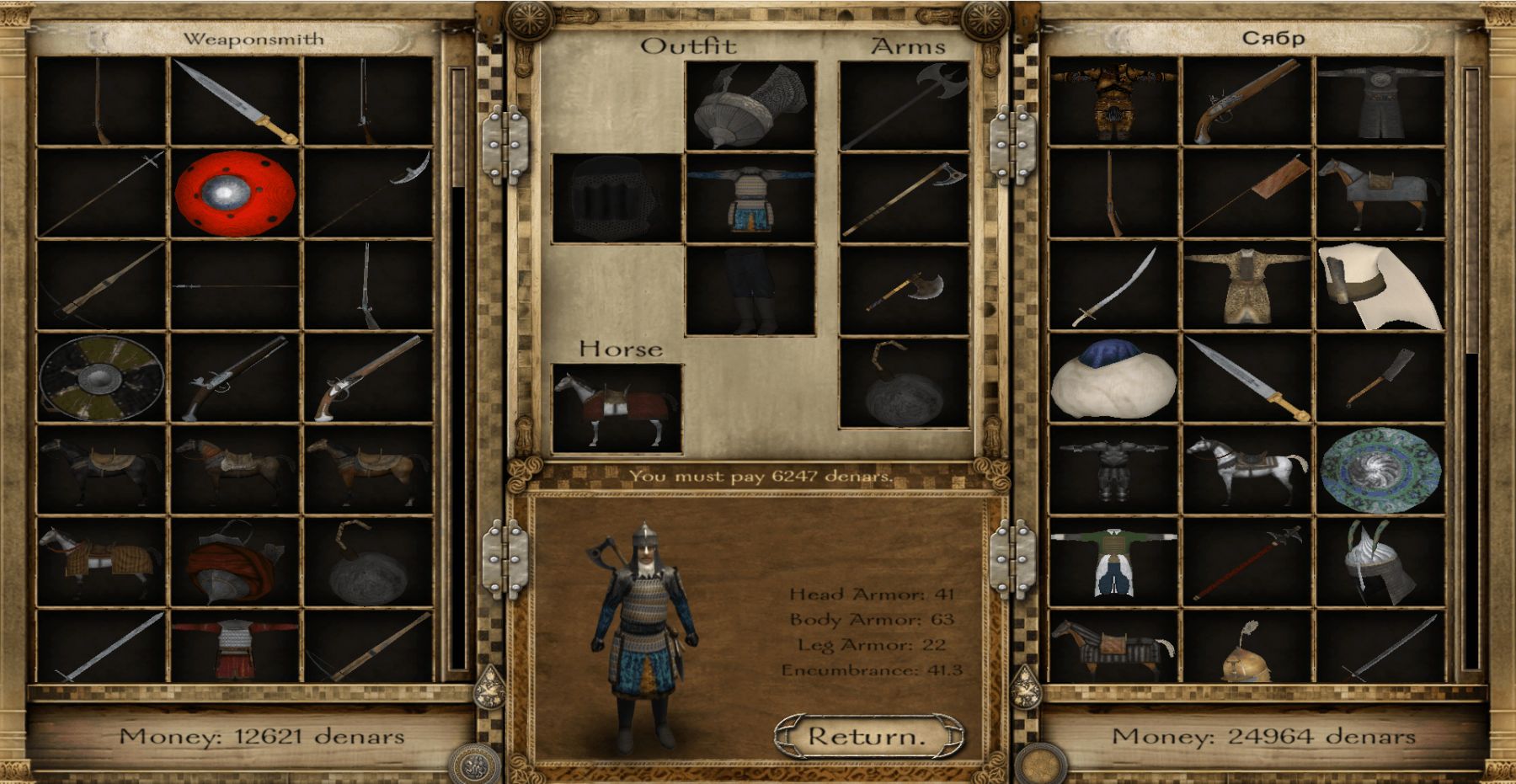Screen dimensions: 1516x784
Task: Click the gray round shield in the Arms slots
Action: pos(904,383)
